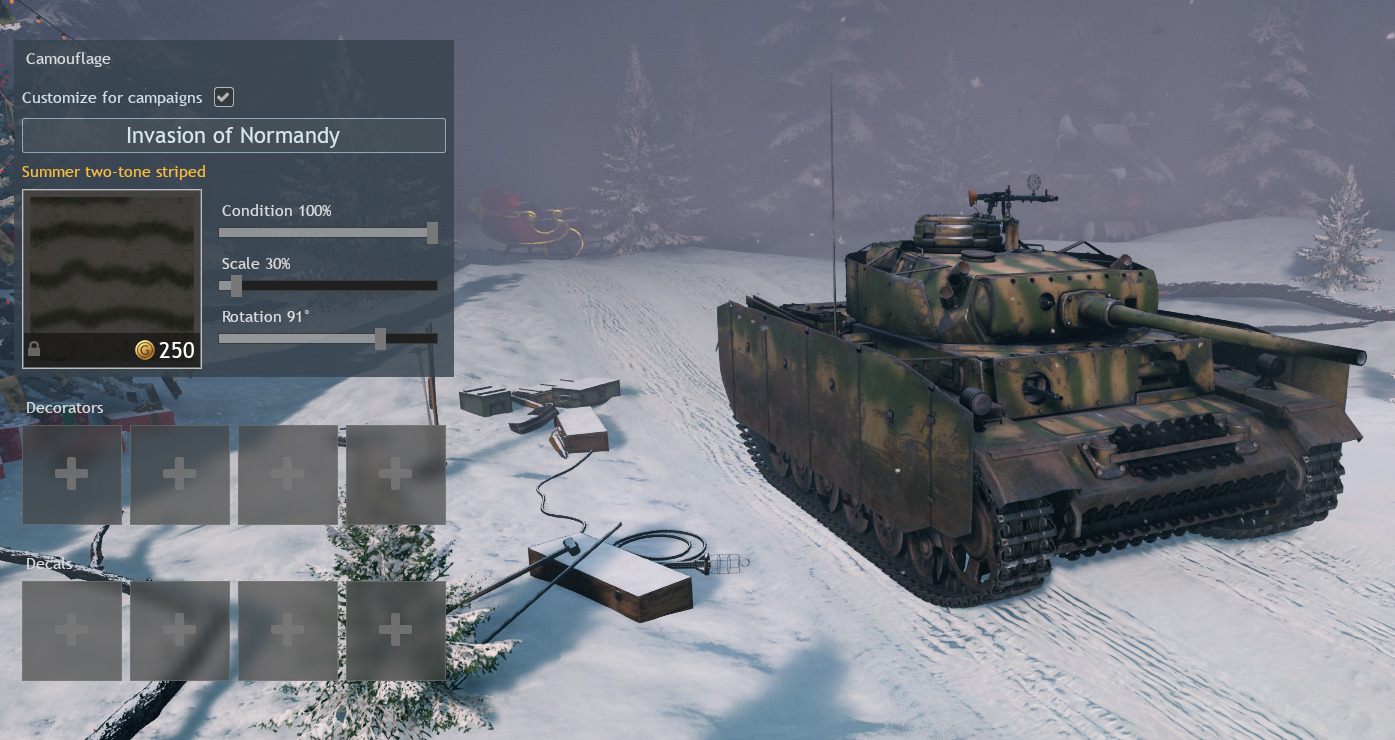The width and height of the screenshot is (1395, 740).
Task: Click the Scale slider handle
Action: click(x=237, y=286)
